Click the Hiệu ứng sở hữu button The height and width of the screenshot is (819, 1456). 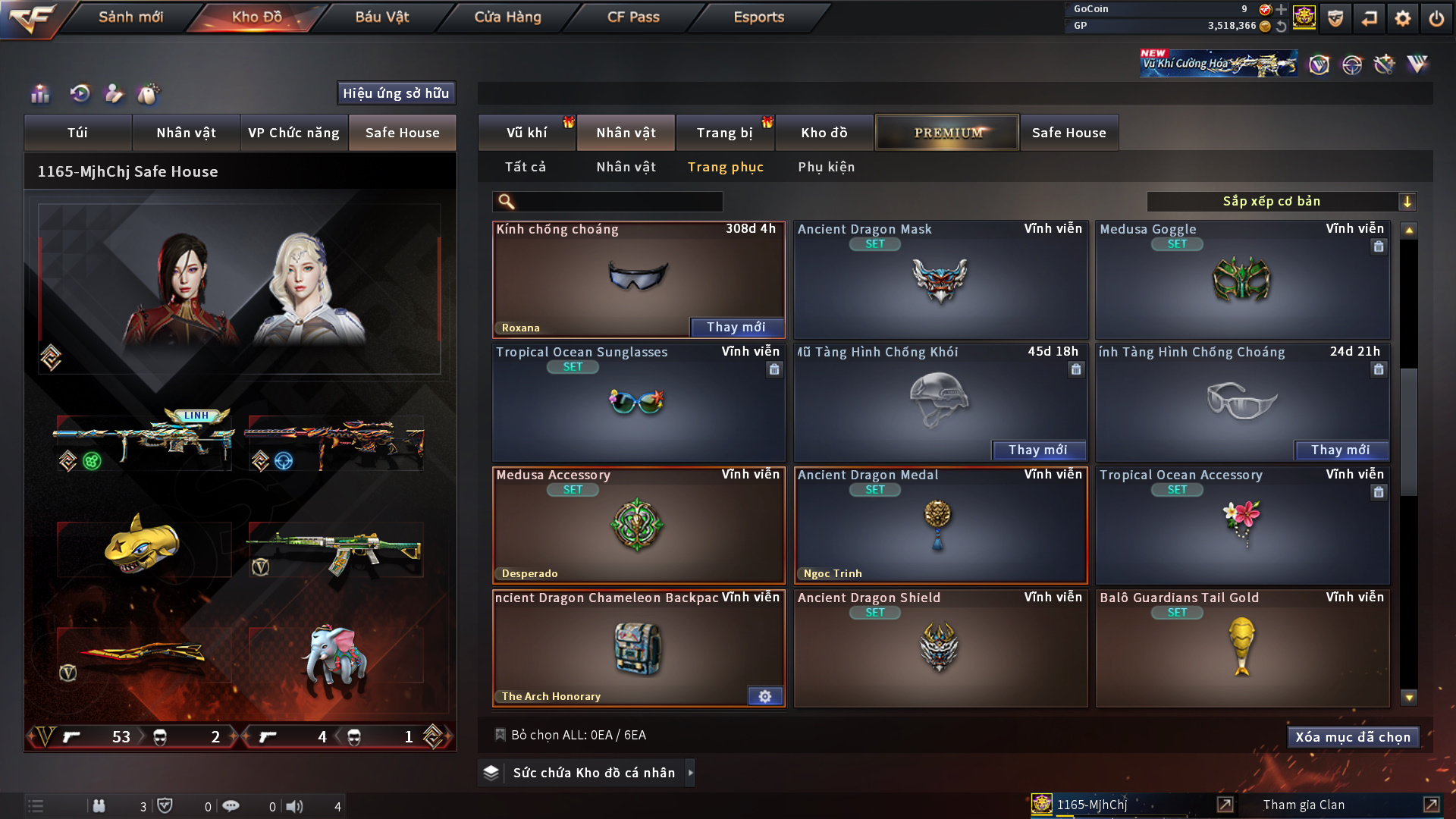click(396, 93)
